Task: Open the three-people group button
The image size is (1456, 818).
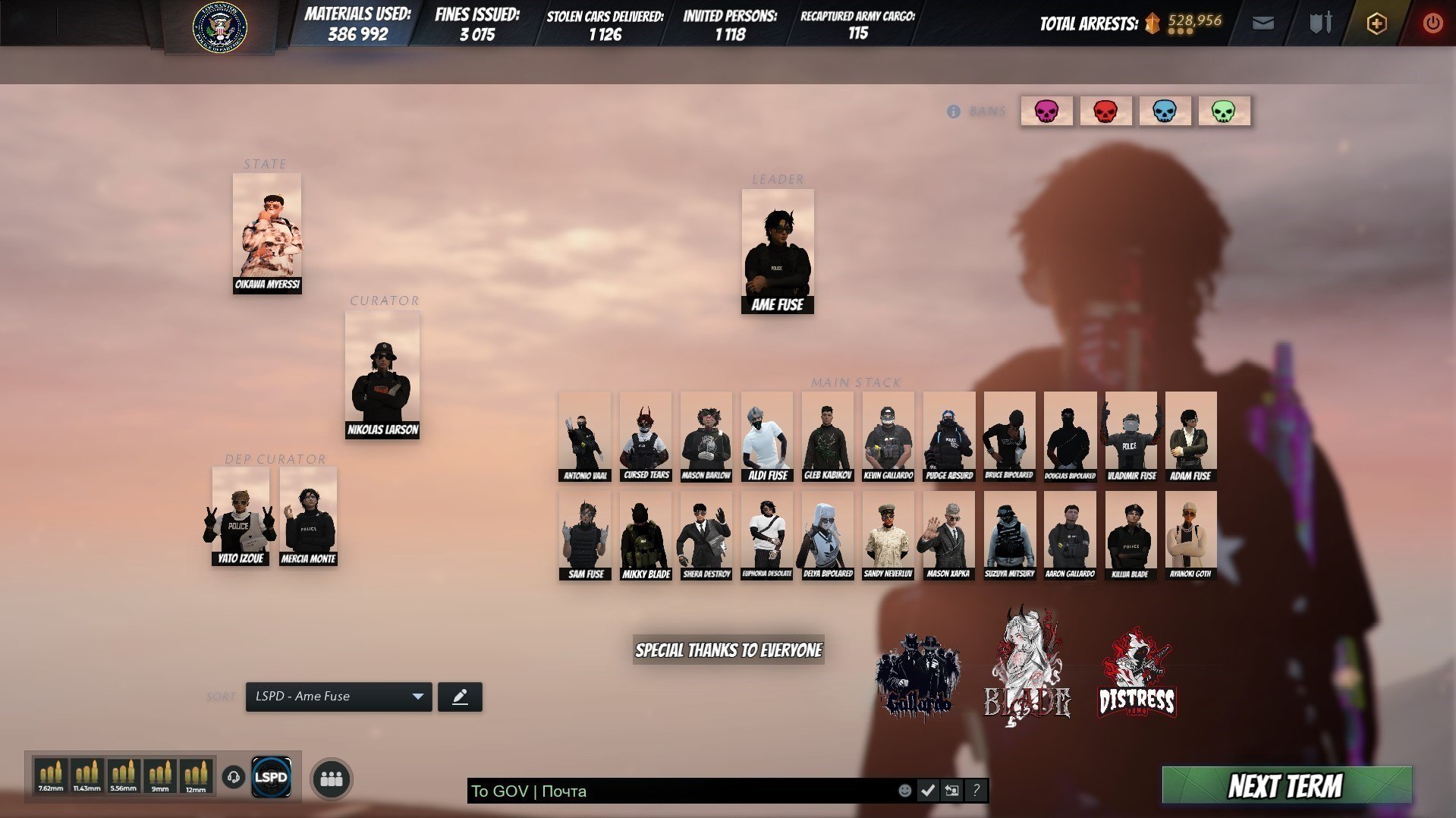Action: pos(332,779)
